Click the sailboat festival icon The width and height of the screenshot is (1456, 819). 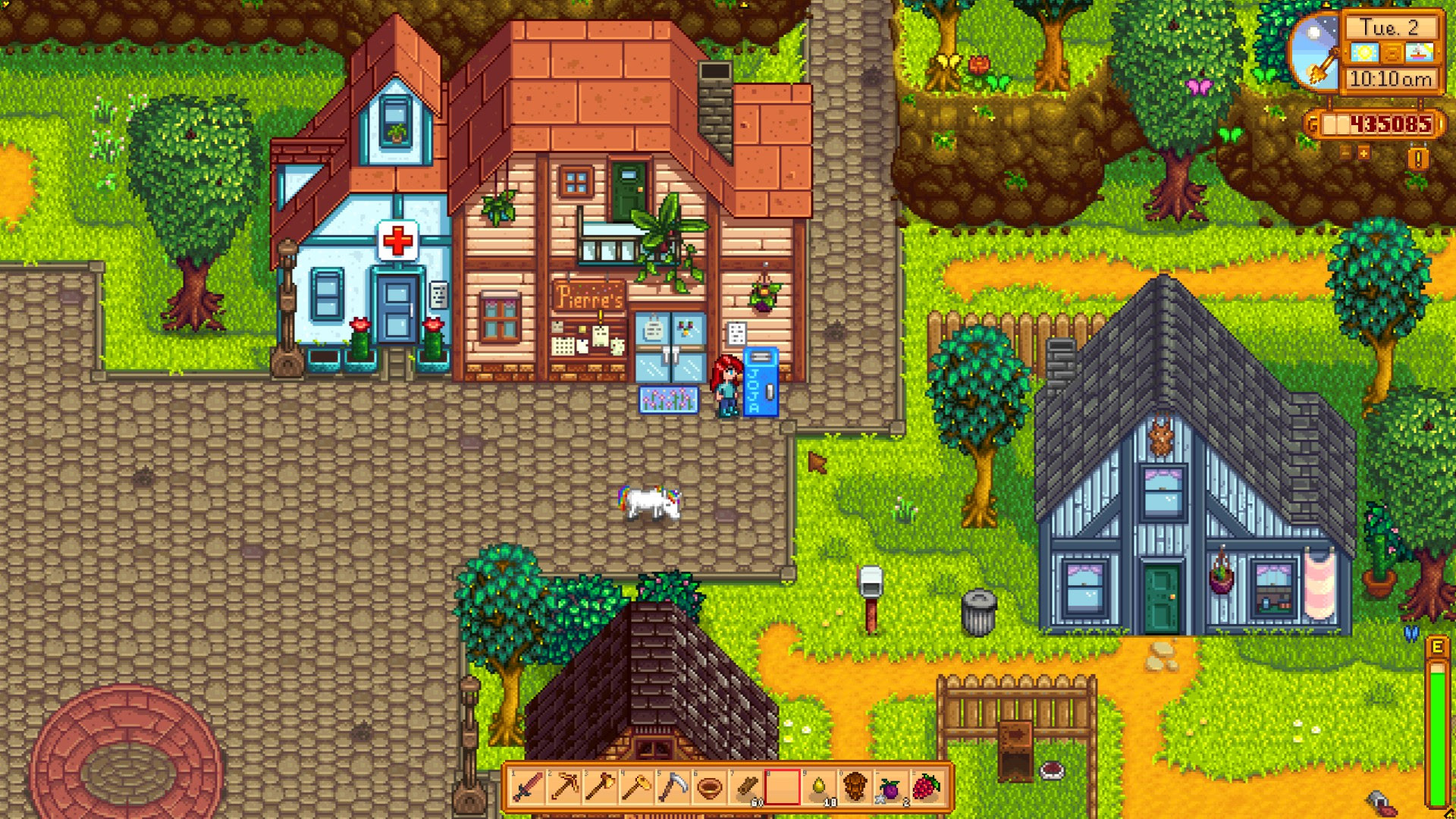pyautogui.click(x=1420, y=52)
